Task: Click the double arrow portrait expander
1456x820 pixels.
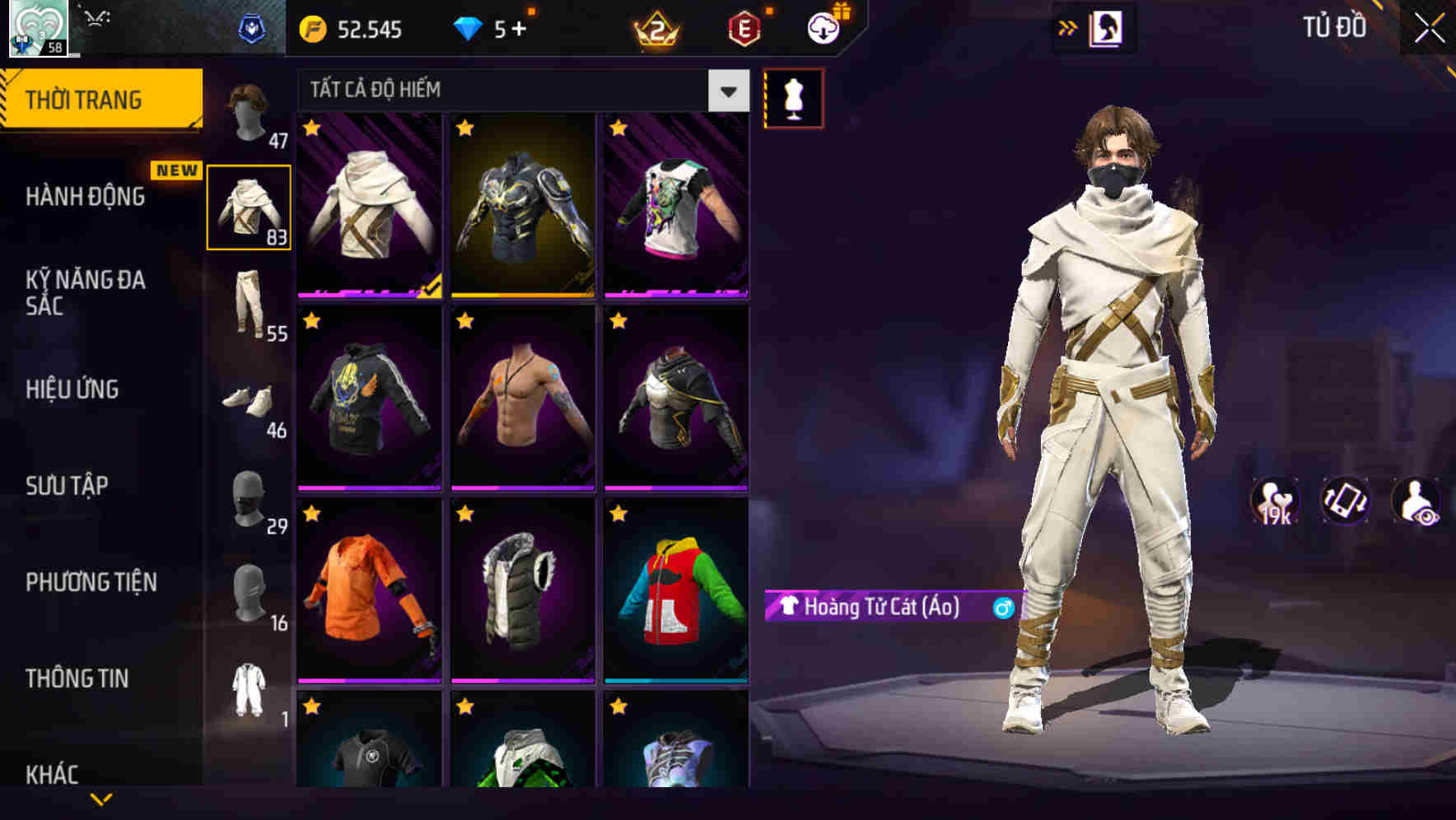Action: pyautogui.click(x=1068, y=27)
